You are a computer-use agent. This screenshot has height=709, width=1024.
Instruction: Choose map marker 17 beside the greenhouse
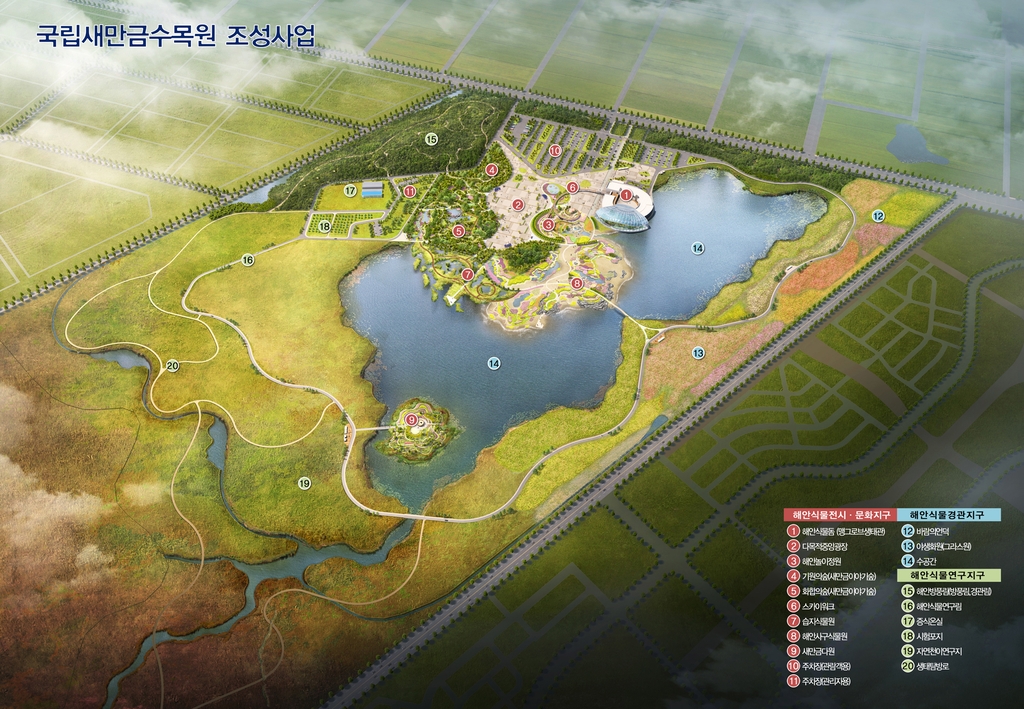(x=350, y=190)
